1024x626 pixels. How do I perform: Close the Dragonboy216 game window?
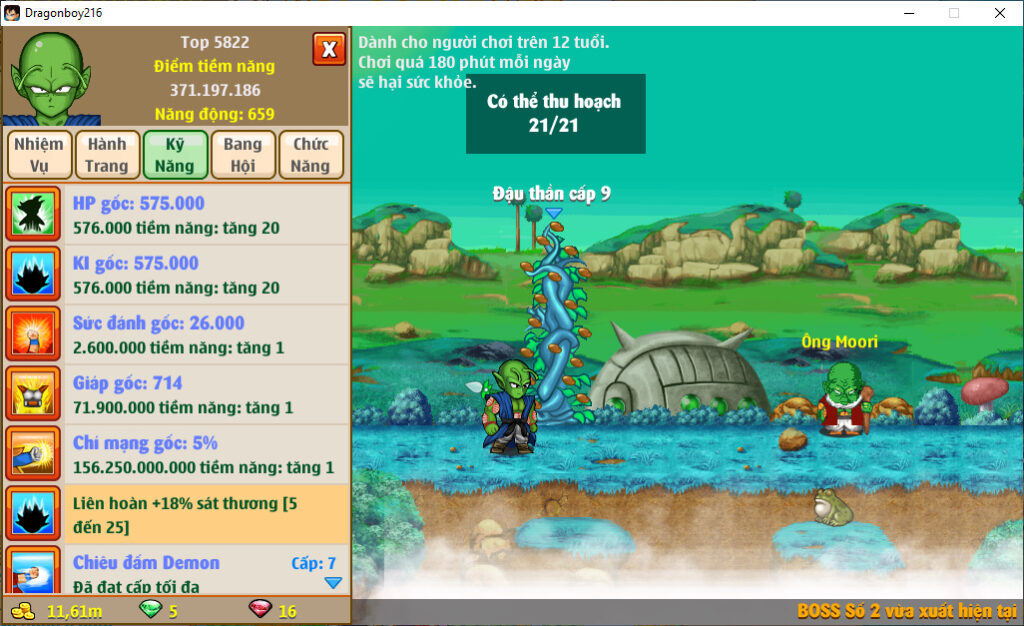pos(999,13)
